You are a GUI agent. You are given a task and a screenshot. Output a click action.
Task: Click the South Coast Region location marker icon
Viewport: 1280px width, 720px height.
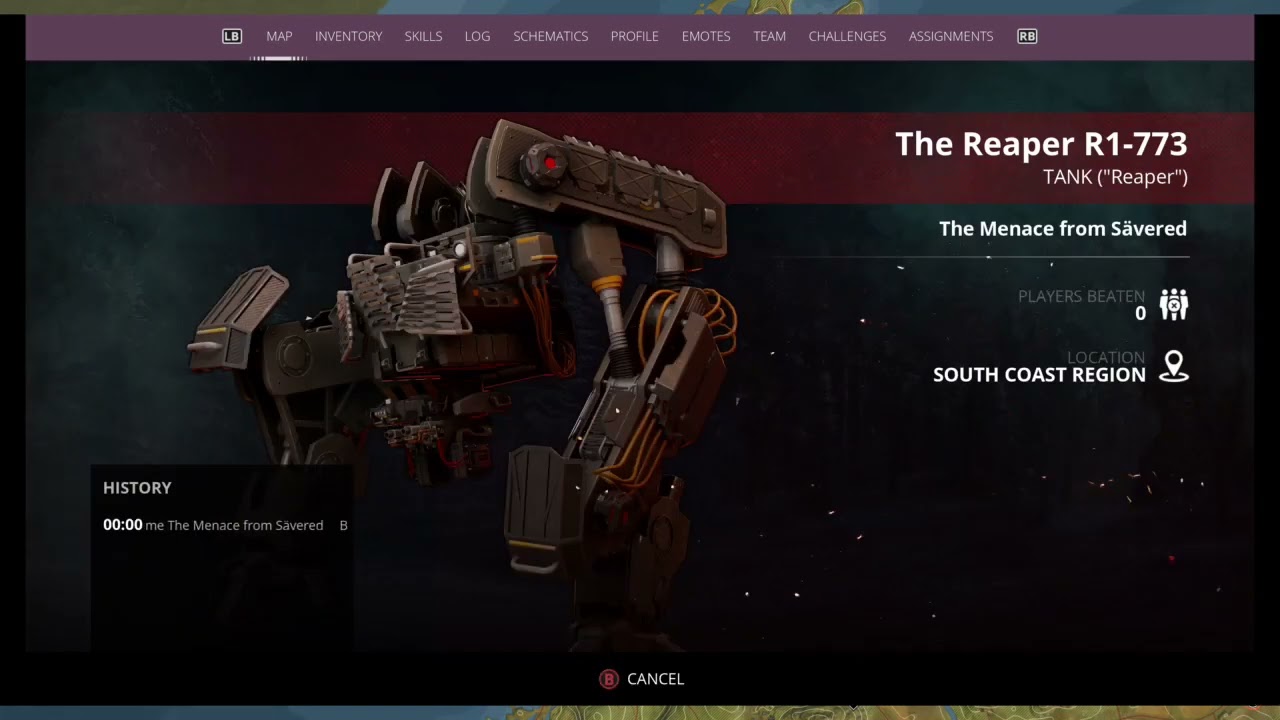click(1173, 366)
